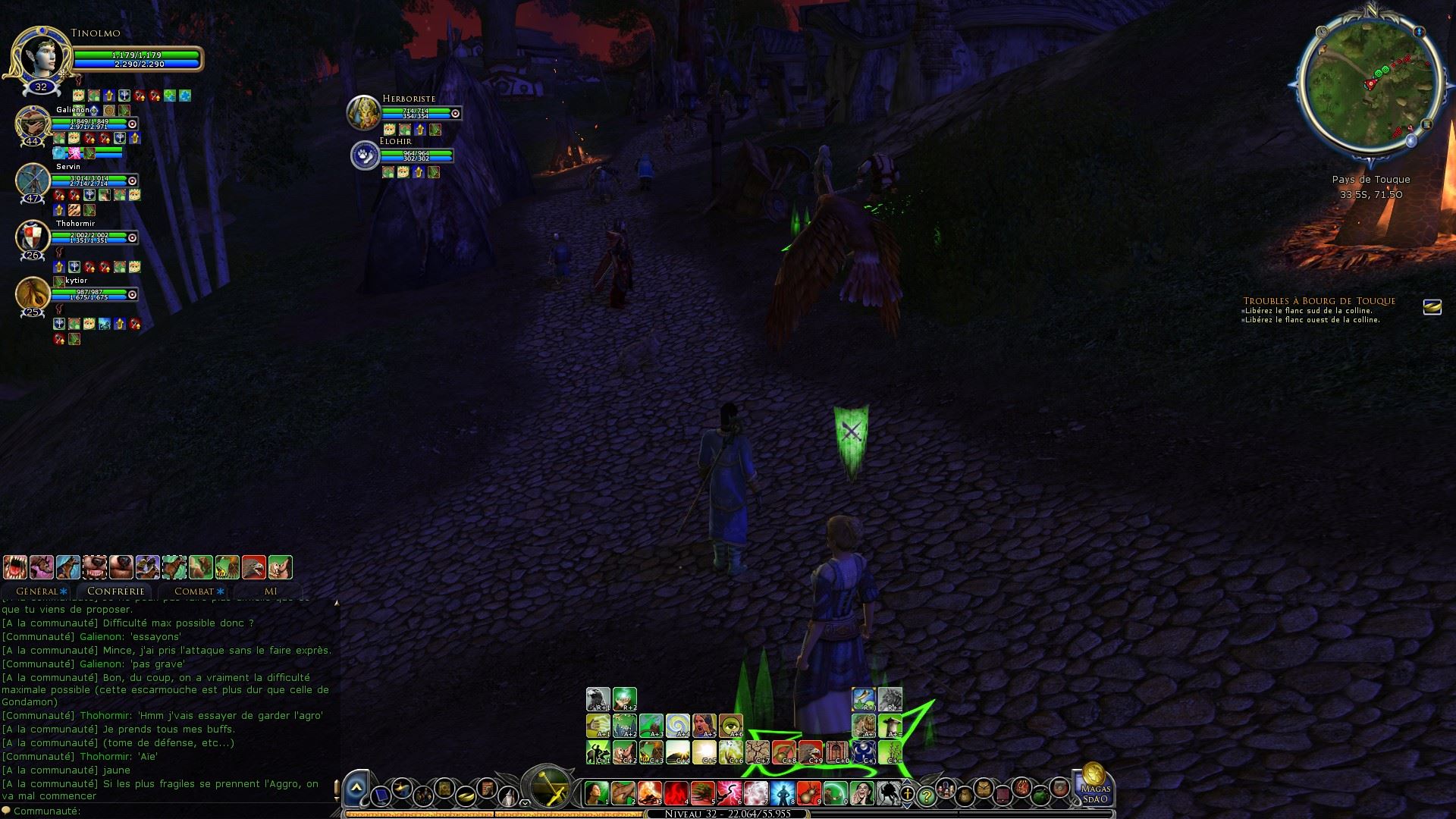Image resolution: width=1456 pixels, height=819 pixels.
Task: Use the blue glowing figure skill in slot 8
Action: click(782, 793)
